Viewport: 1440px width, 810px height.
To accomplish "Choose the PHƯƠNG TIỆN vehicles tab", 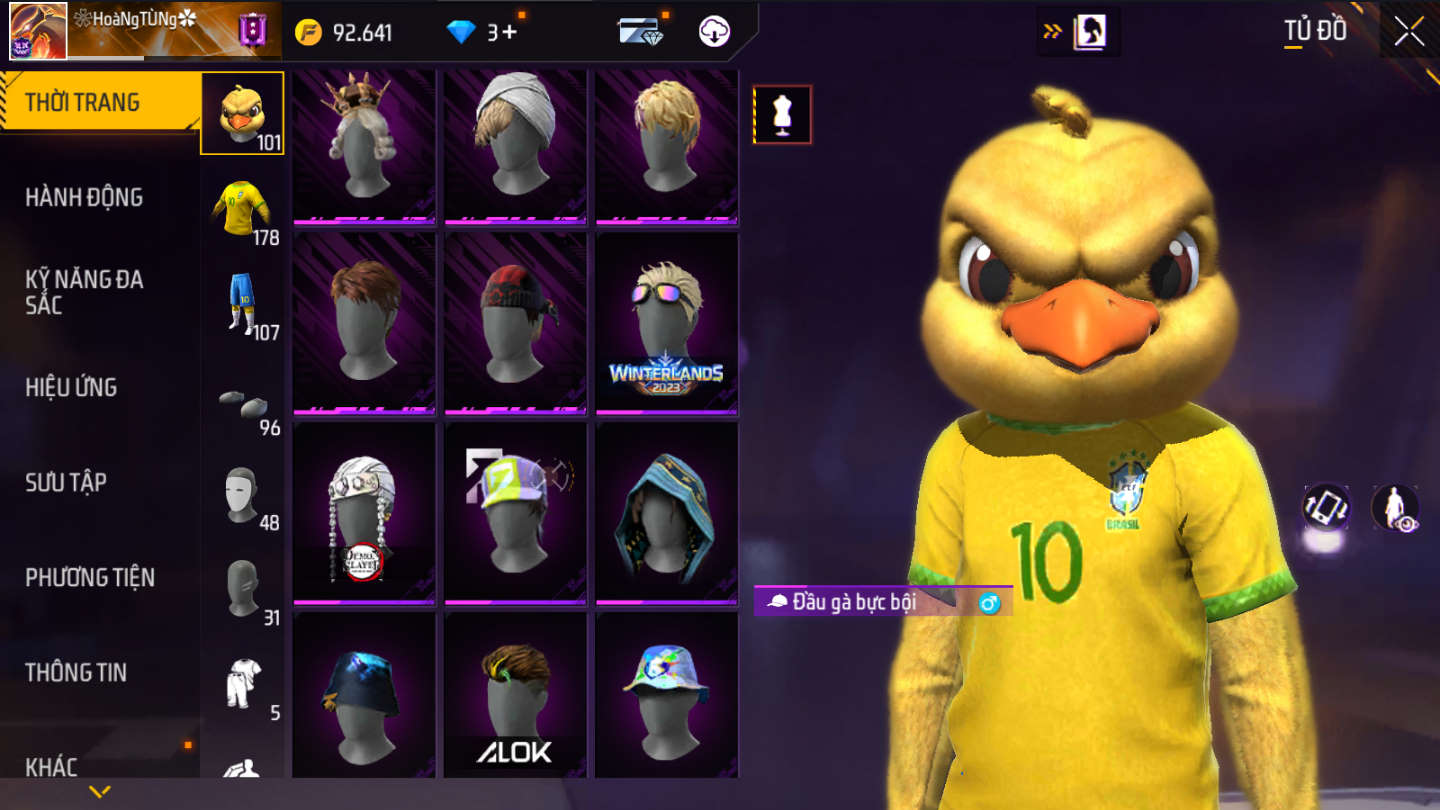I will [x=90, y=577].
